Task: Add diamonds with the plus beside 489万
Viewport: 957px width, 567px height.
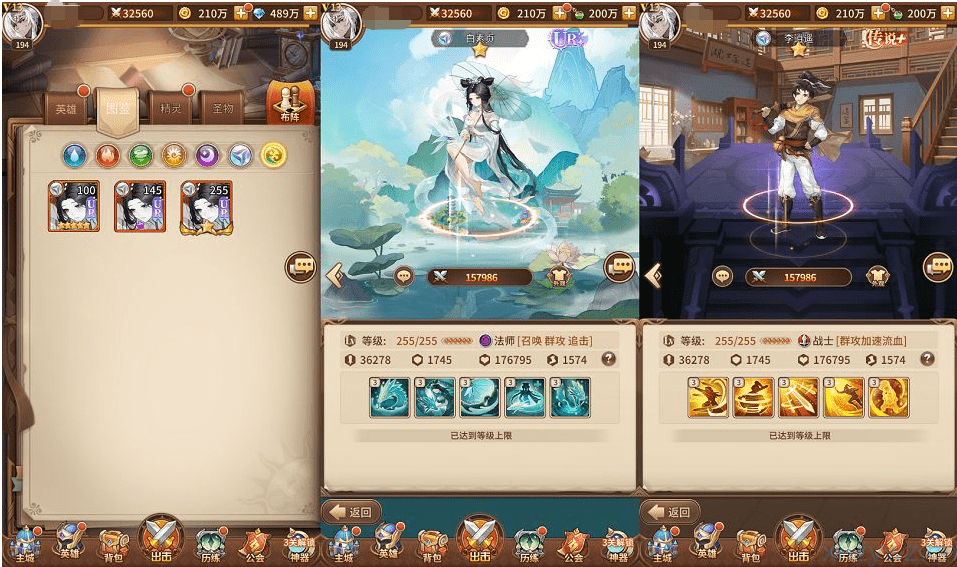Action: click(x=309, y=13)
